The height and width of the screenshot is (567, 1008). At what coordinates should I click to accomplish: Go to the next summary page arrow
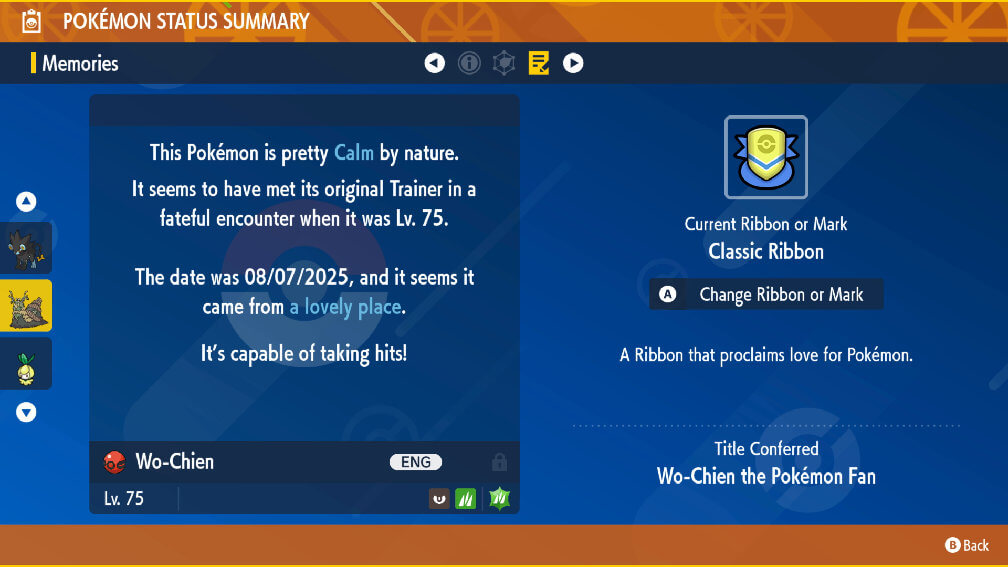[x=573, y=63]
